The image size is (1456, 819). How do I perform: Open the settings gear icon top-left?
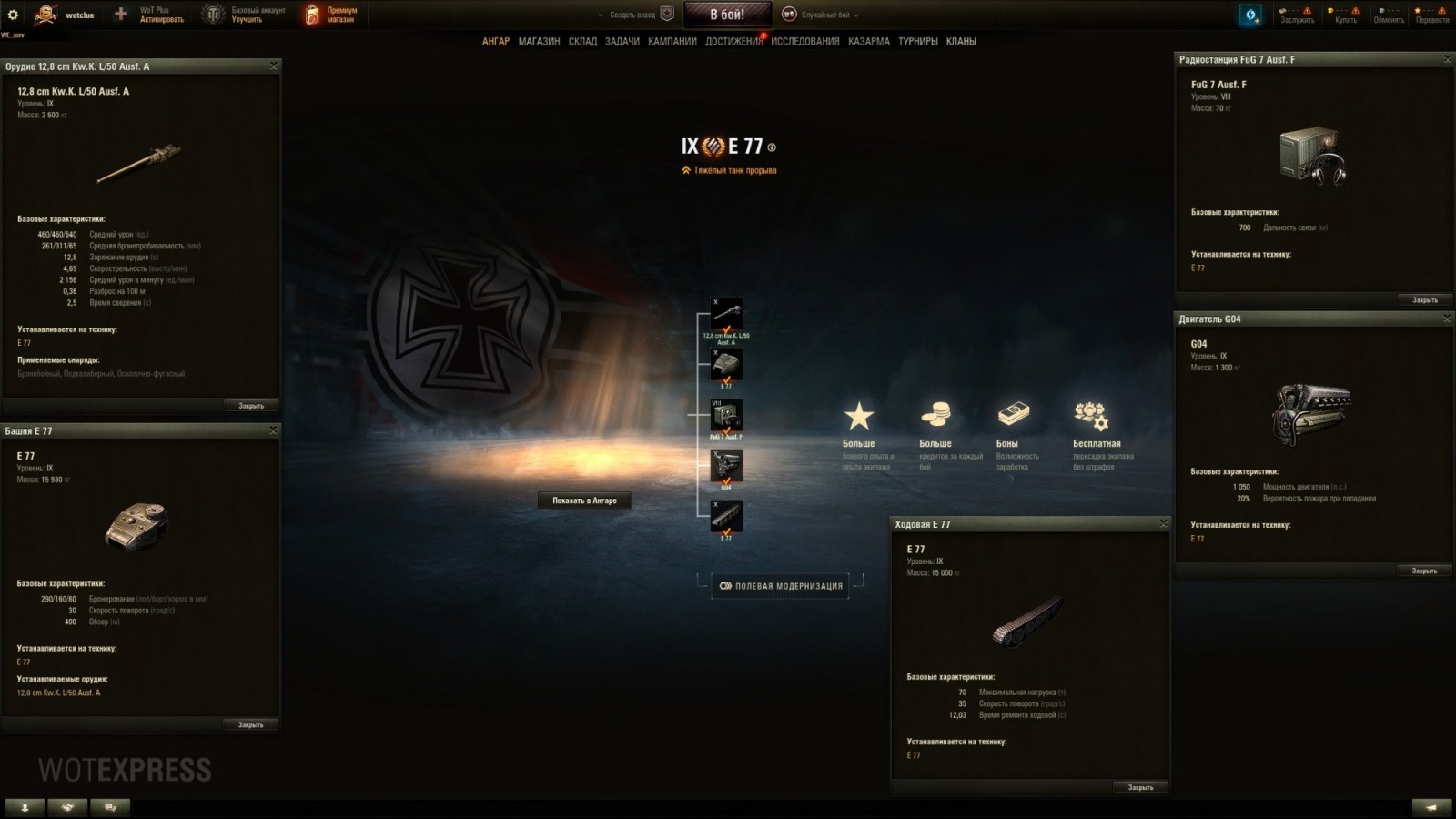point(13,13)
